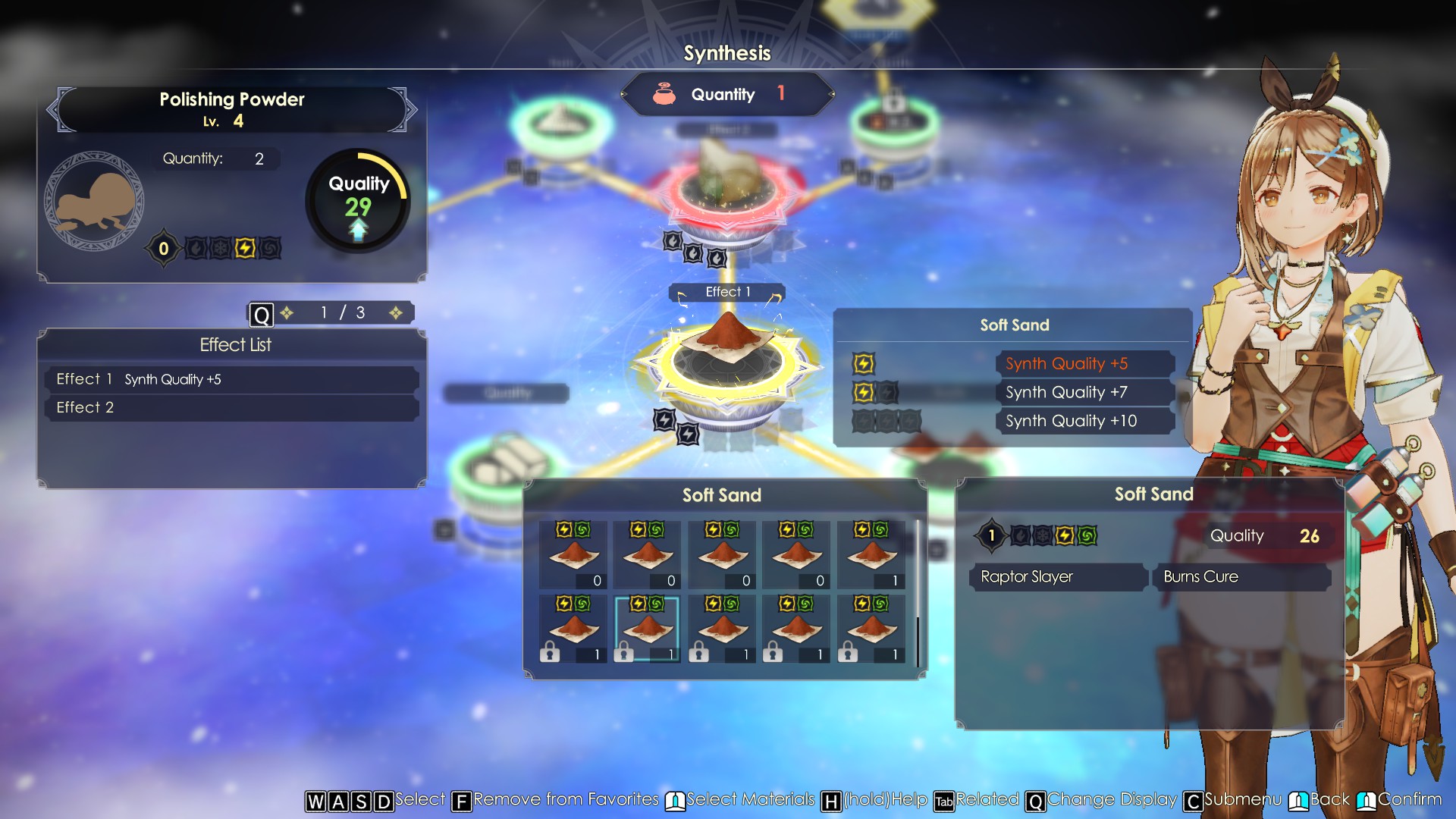Open the Quantity selector at the top
The image size is (1456, 819).
pyautogui.click(x=727, y=95)
